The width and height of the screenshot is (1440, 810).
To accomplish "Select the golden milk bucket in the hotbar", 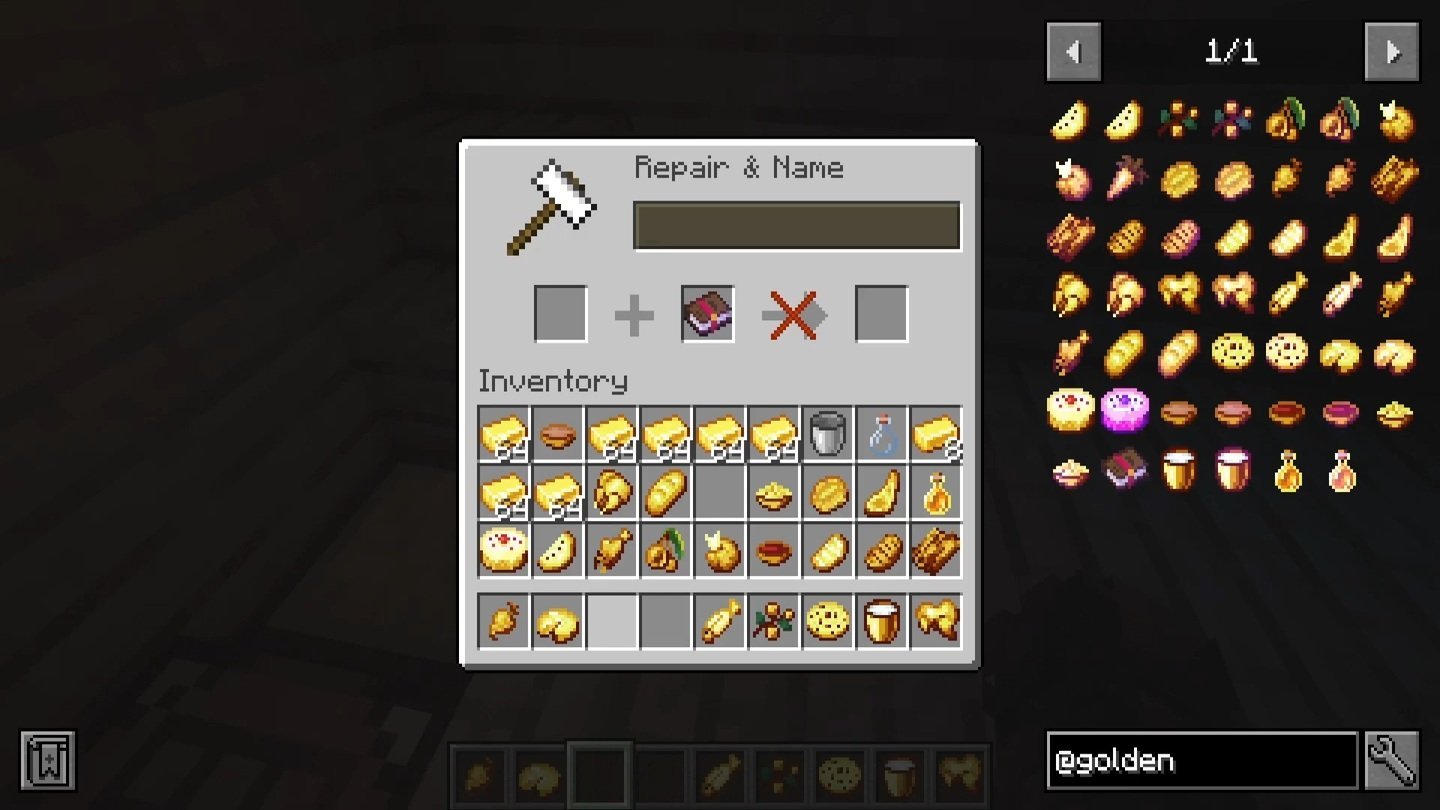I will (x=882, y=621).
